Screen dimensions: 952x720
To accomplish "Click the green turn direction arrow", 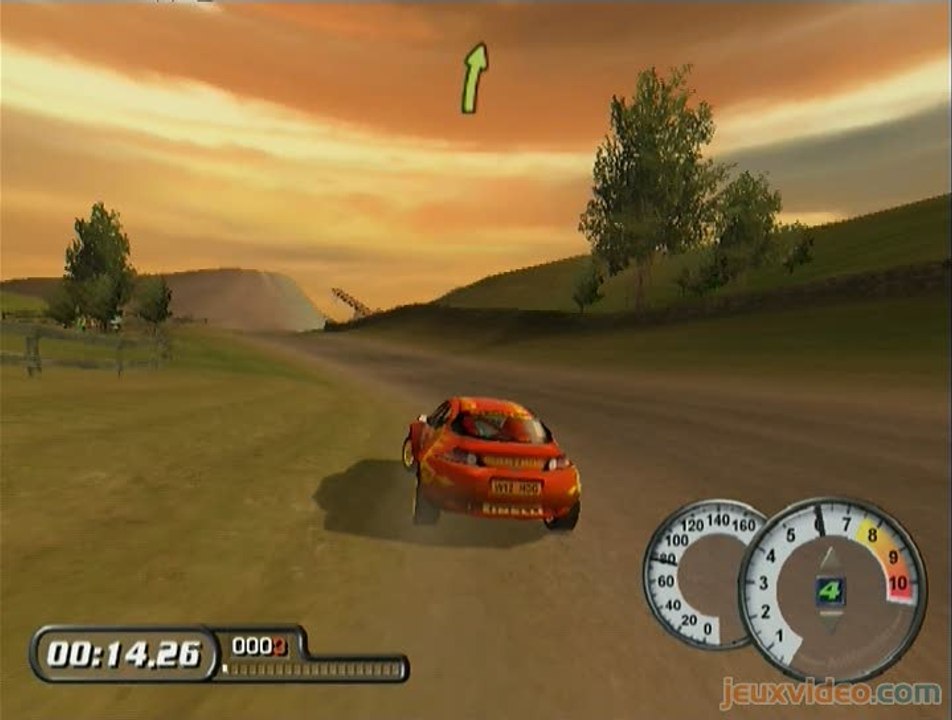I will click(x=474, y=77).
